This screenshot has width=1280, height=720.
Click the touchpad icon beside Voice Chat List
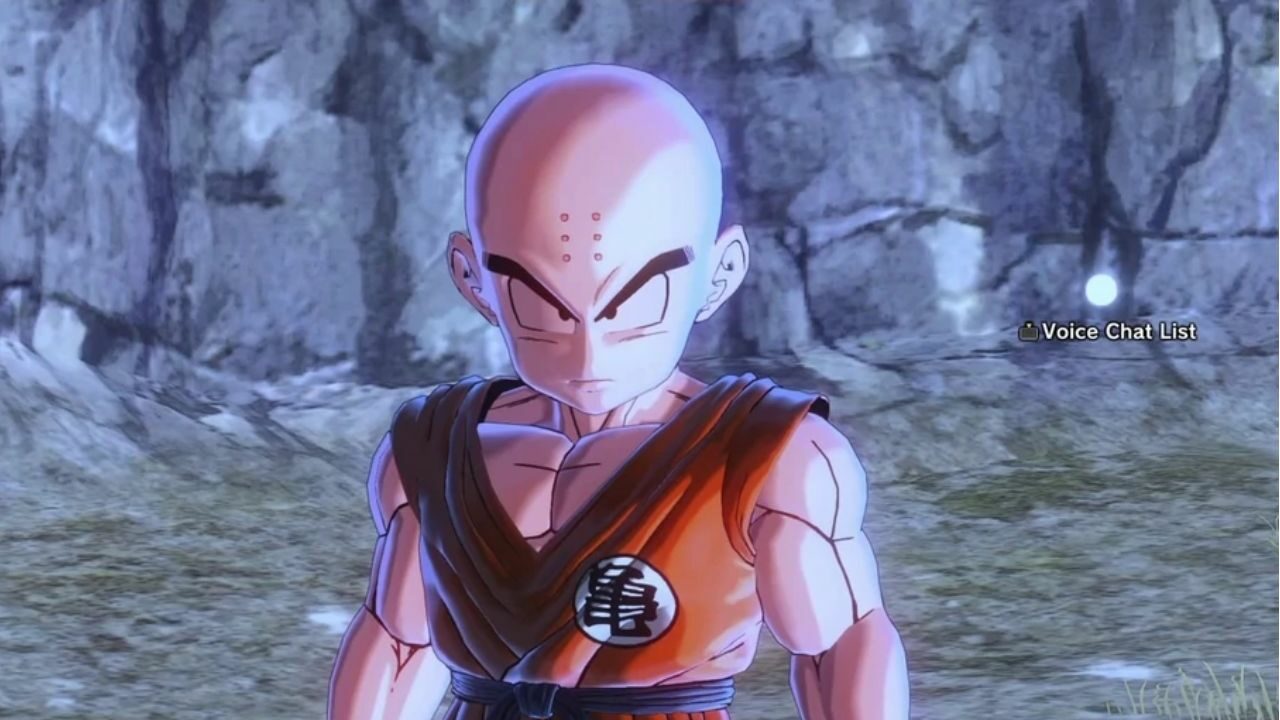[1028, 331]
